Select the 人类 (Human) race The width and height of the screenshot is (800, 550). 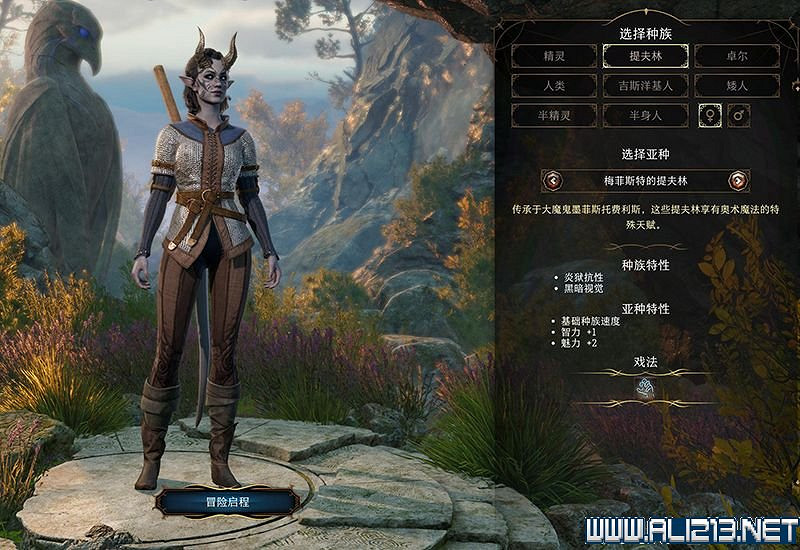click(x=554, y=86)
